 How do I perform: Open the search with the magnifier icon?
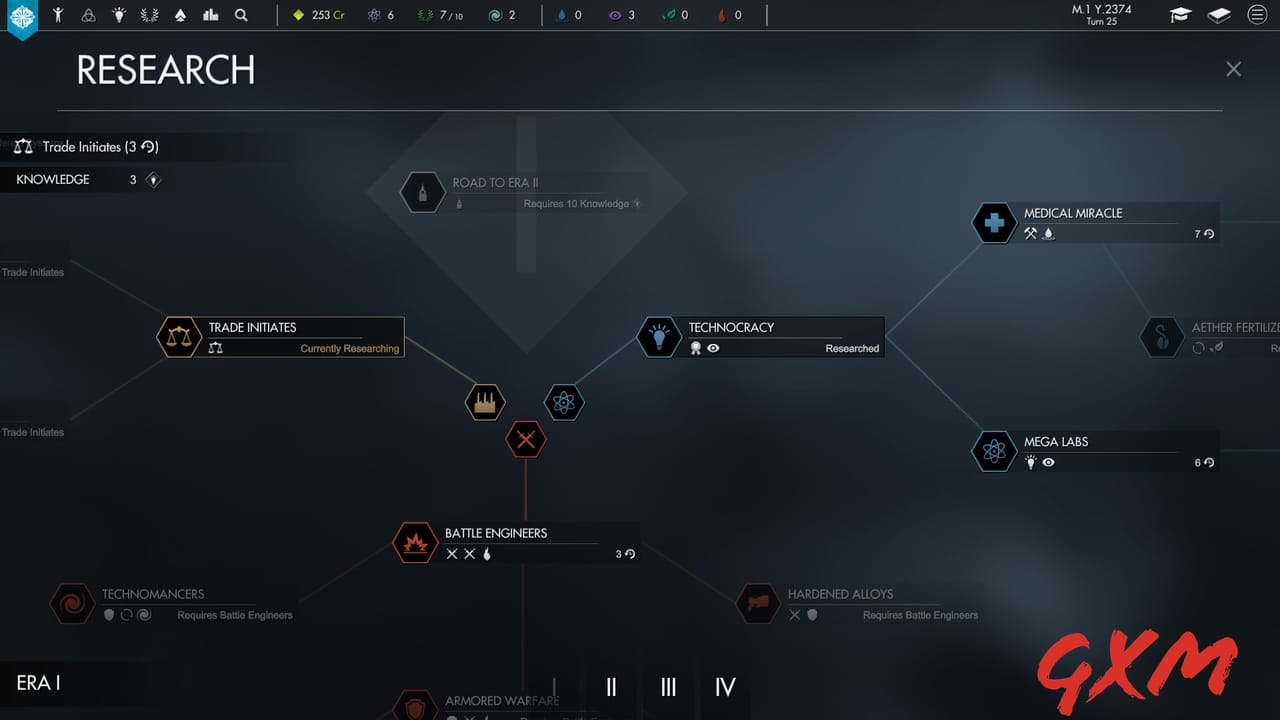(241, 15)
